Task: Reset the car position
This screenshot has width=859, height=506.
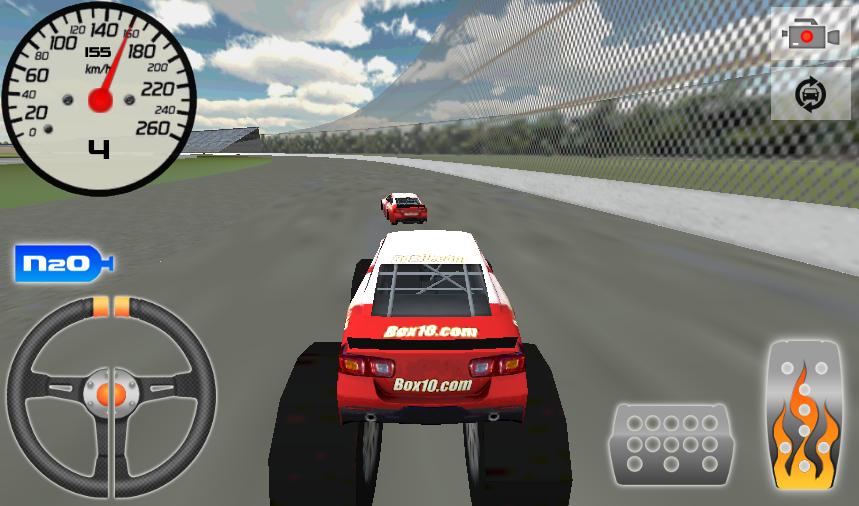Action: [x=812, y=95]
